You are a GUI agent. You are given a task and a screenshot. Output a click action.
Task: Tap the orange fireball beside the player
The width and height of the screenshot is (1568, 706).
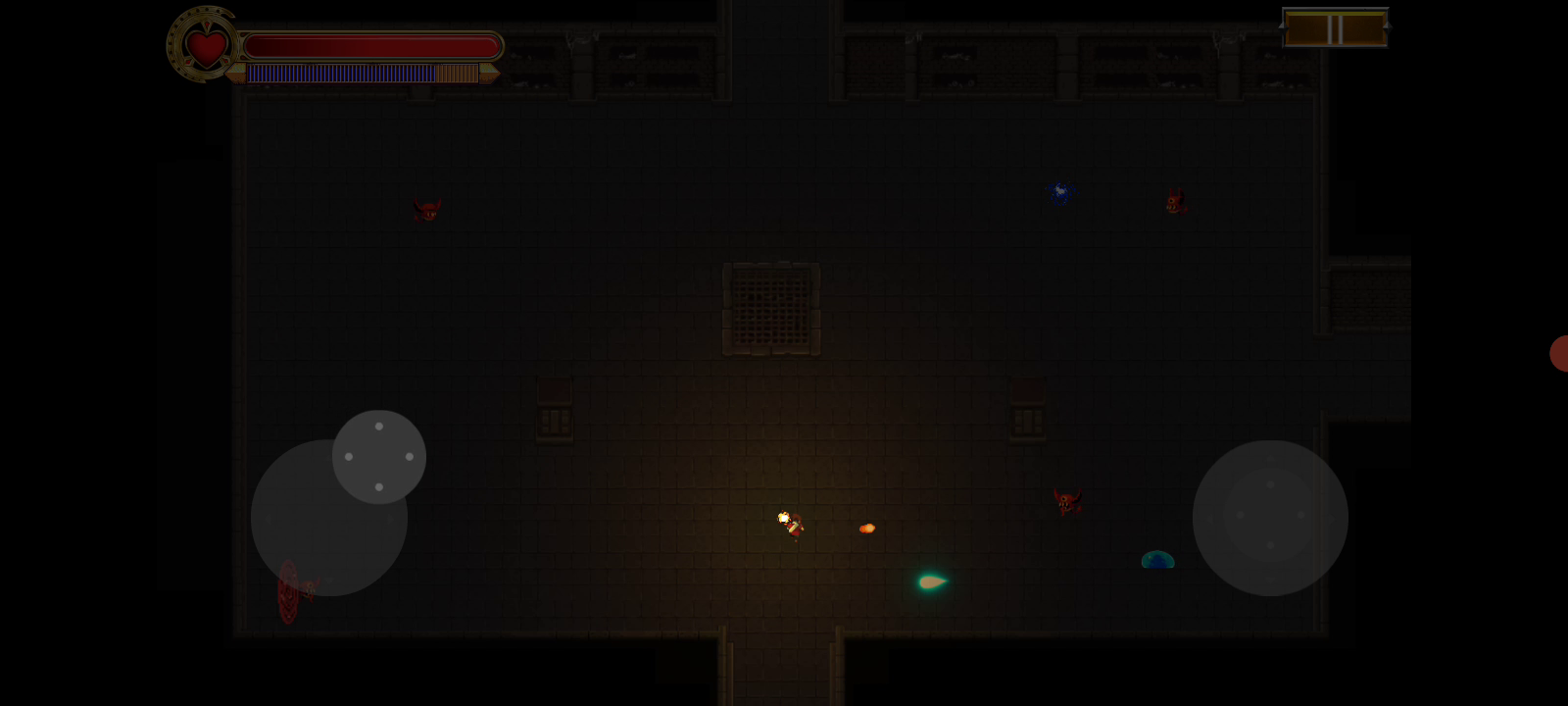coord(866,529)
